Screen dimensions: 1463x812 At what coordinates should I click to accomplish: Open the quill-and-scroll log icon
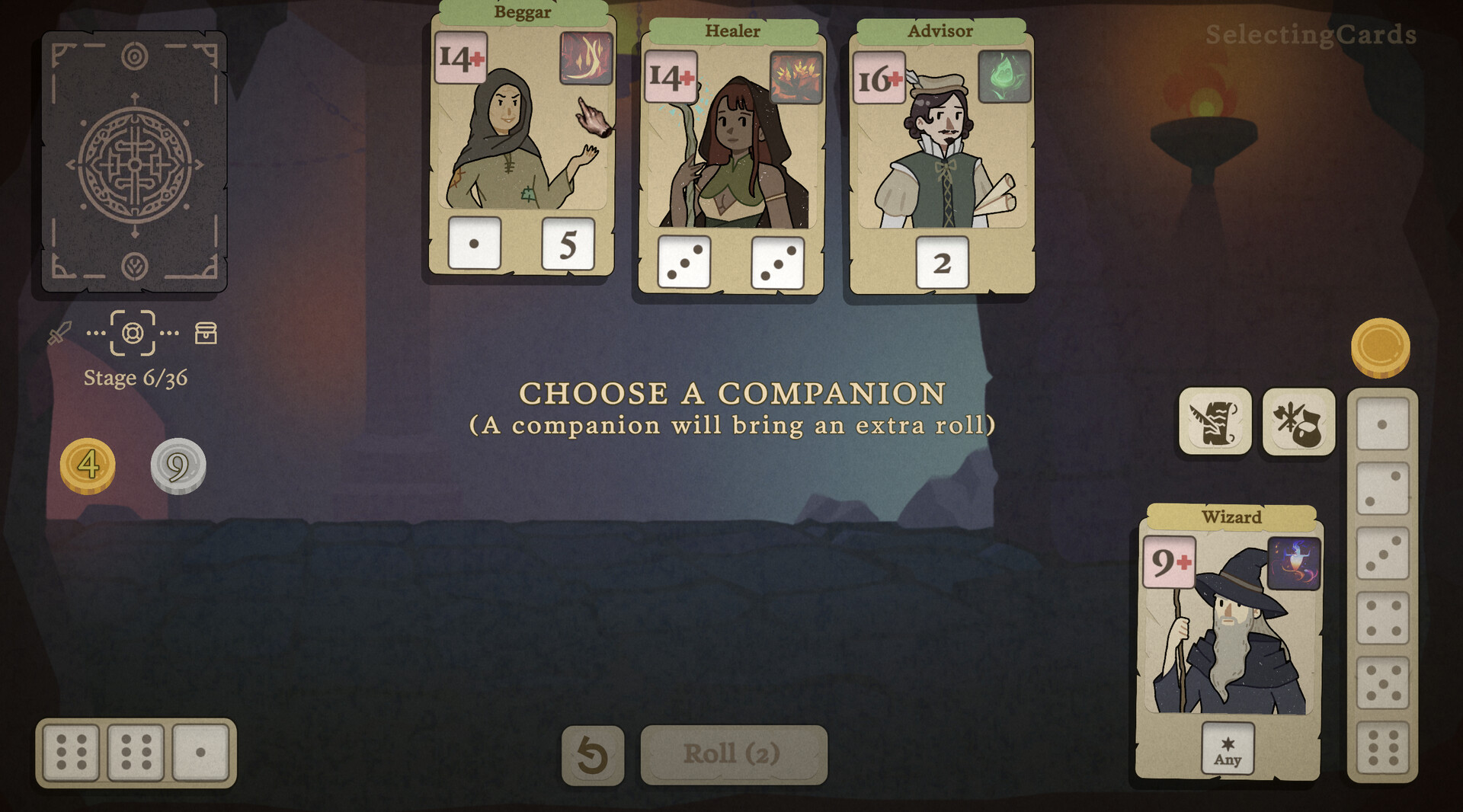coord(1215,421)
